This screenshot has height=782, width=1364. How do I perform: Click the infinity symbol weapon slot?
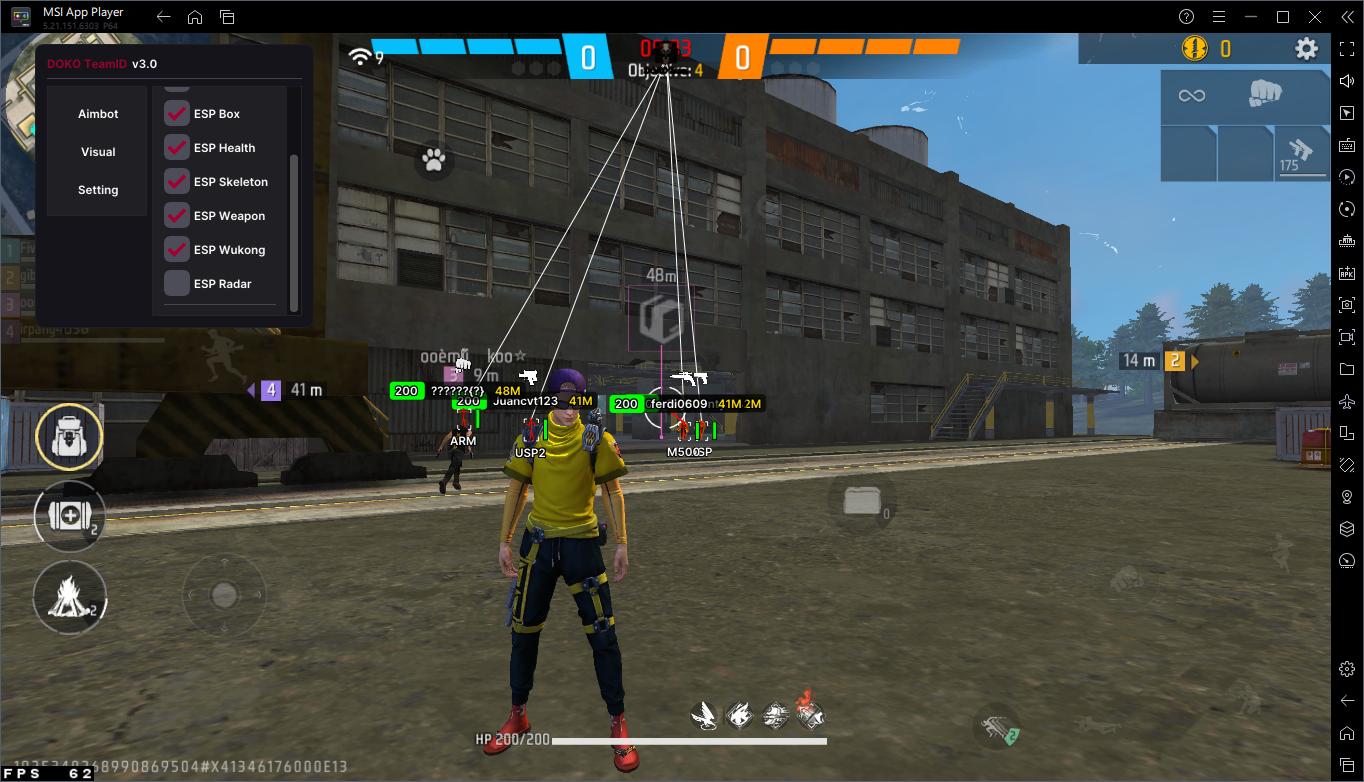pos(1191,96)
